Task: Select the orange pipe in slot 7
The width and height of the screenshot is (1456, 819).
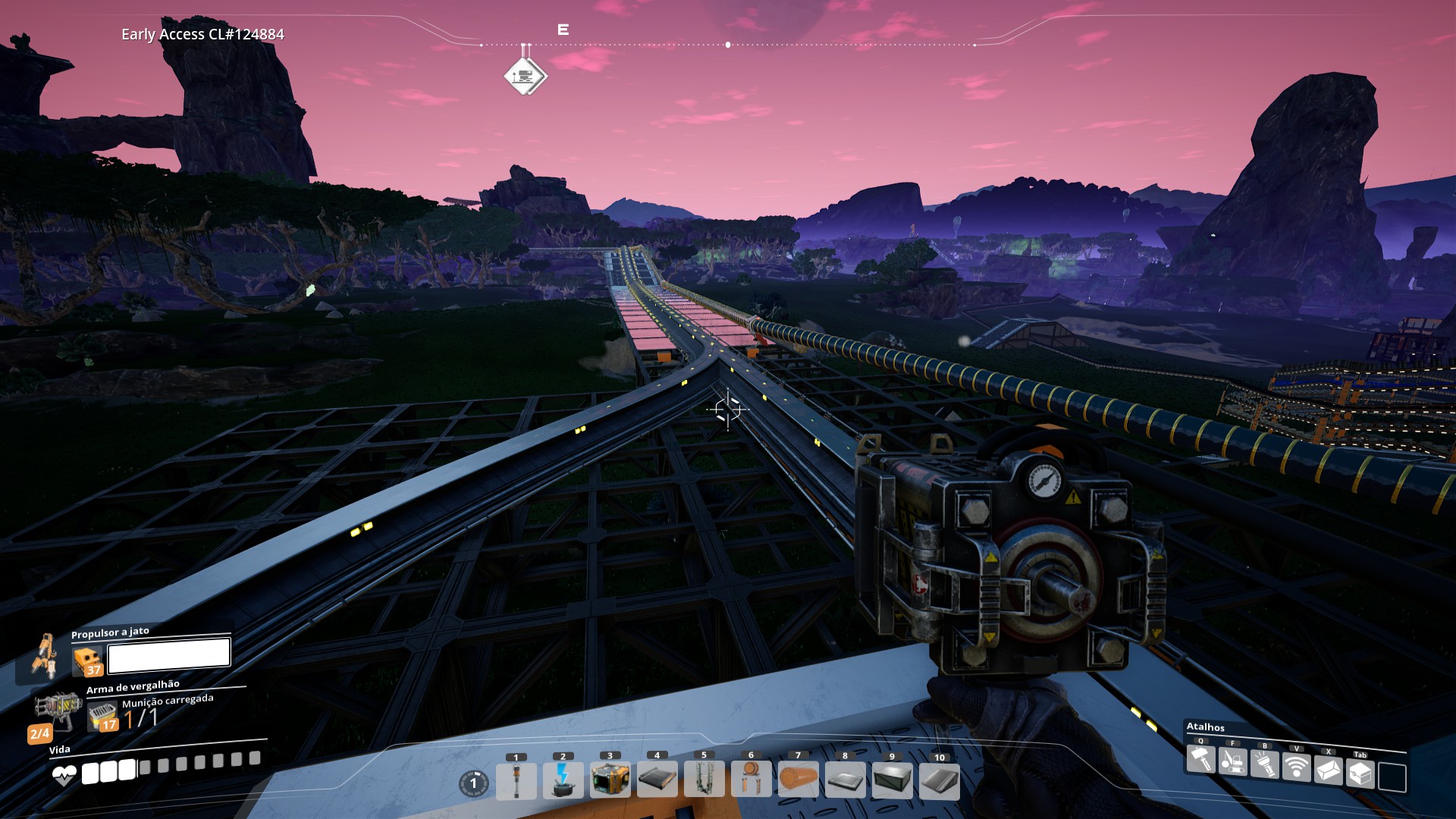Action: coord(799,780)
